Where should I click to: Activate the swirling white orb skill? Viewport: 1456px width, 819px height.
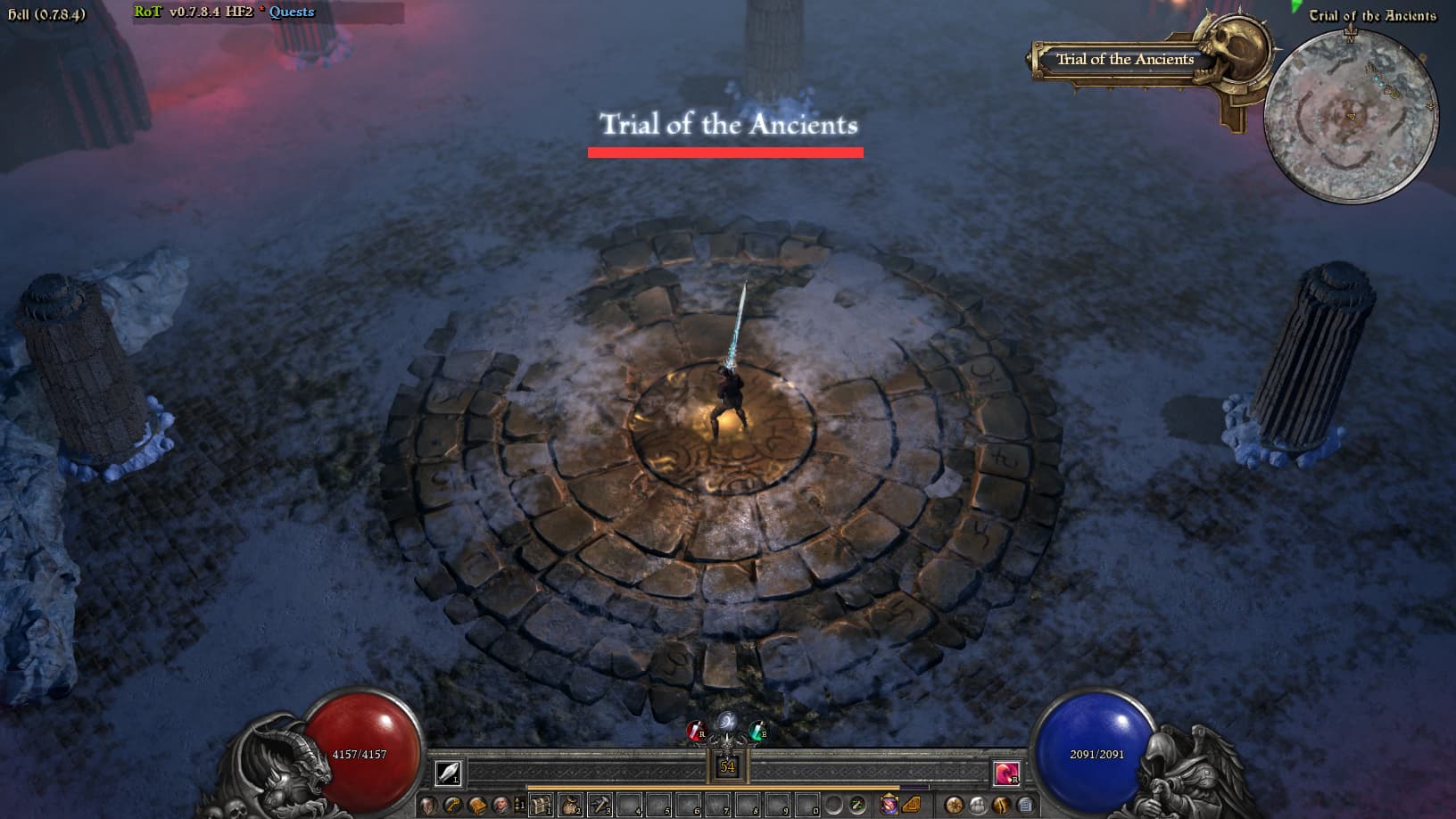pos(727,722)
